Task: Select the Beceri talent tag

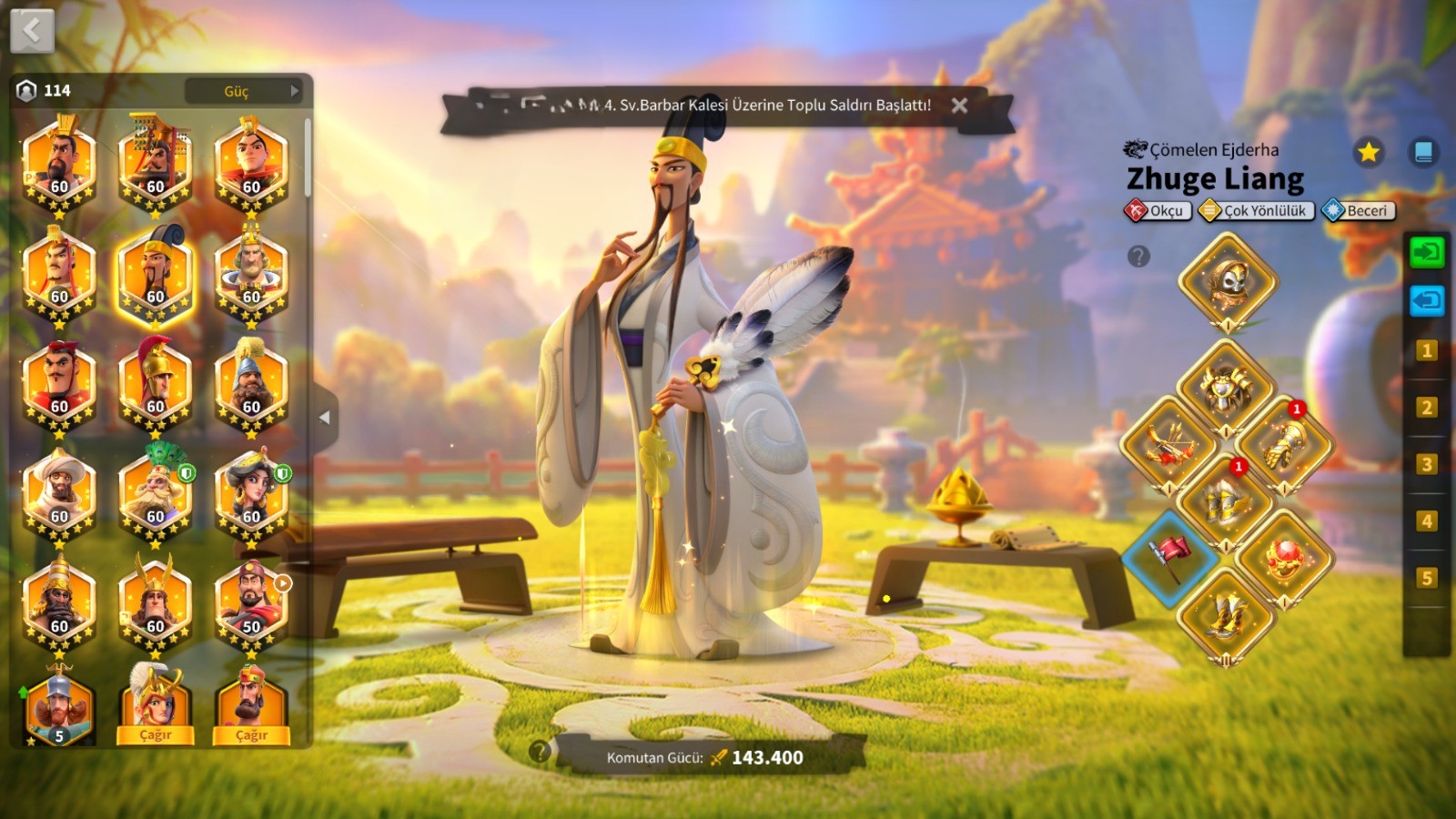Action: (1359, 211)
